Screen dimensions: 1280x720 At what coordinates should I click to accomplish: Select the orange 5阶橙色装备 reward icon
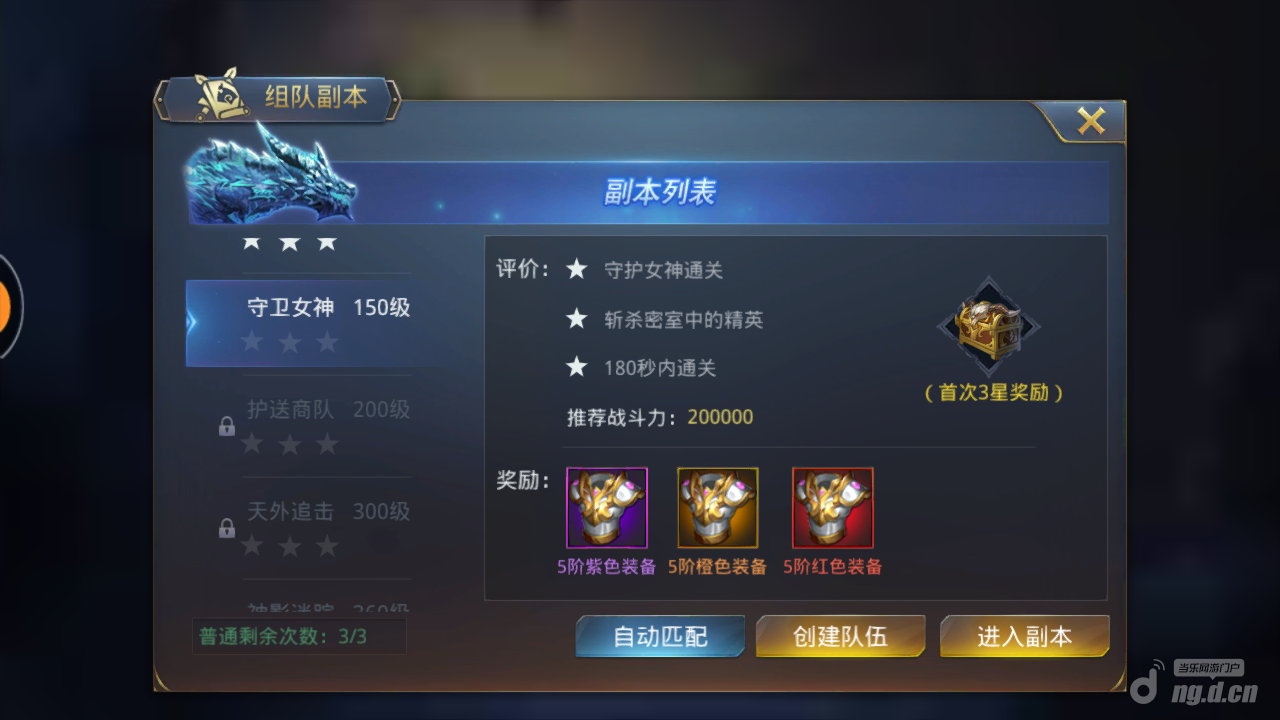[717, 507]
